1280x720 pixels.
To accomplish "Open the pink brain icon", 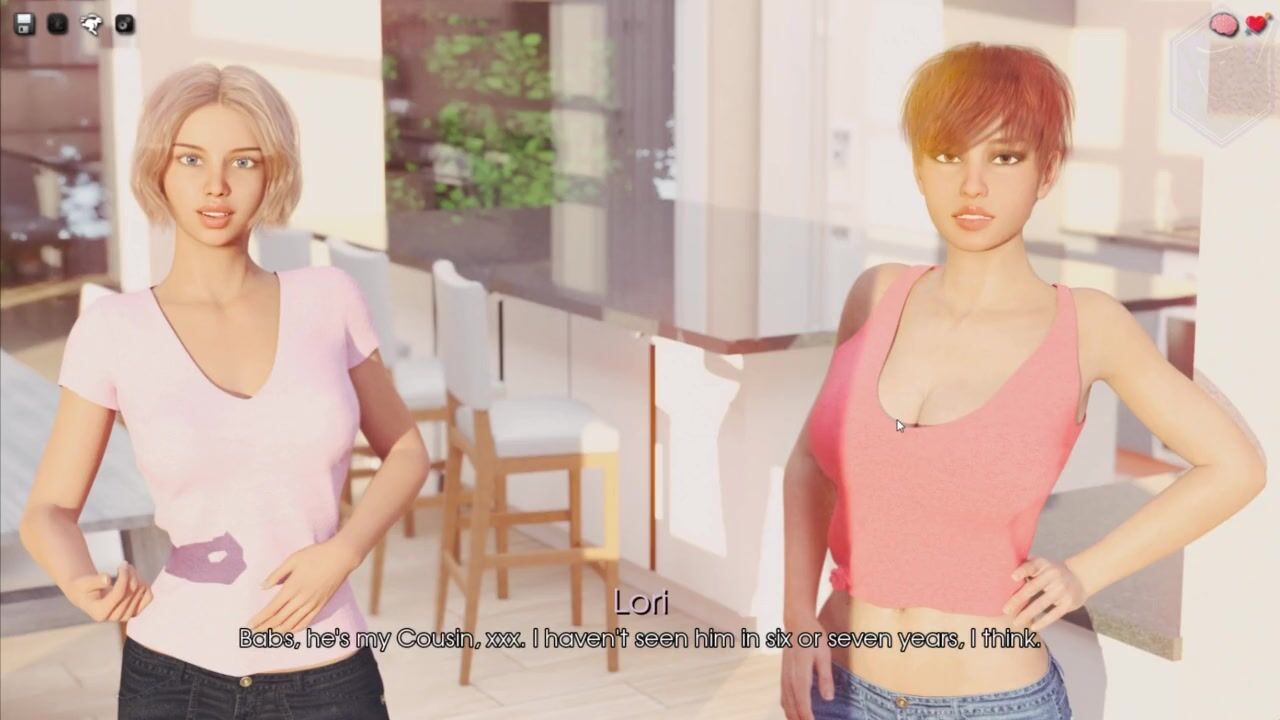I will 1223,25.
